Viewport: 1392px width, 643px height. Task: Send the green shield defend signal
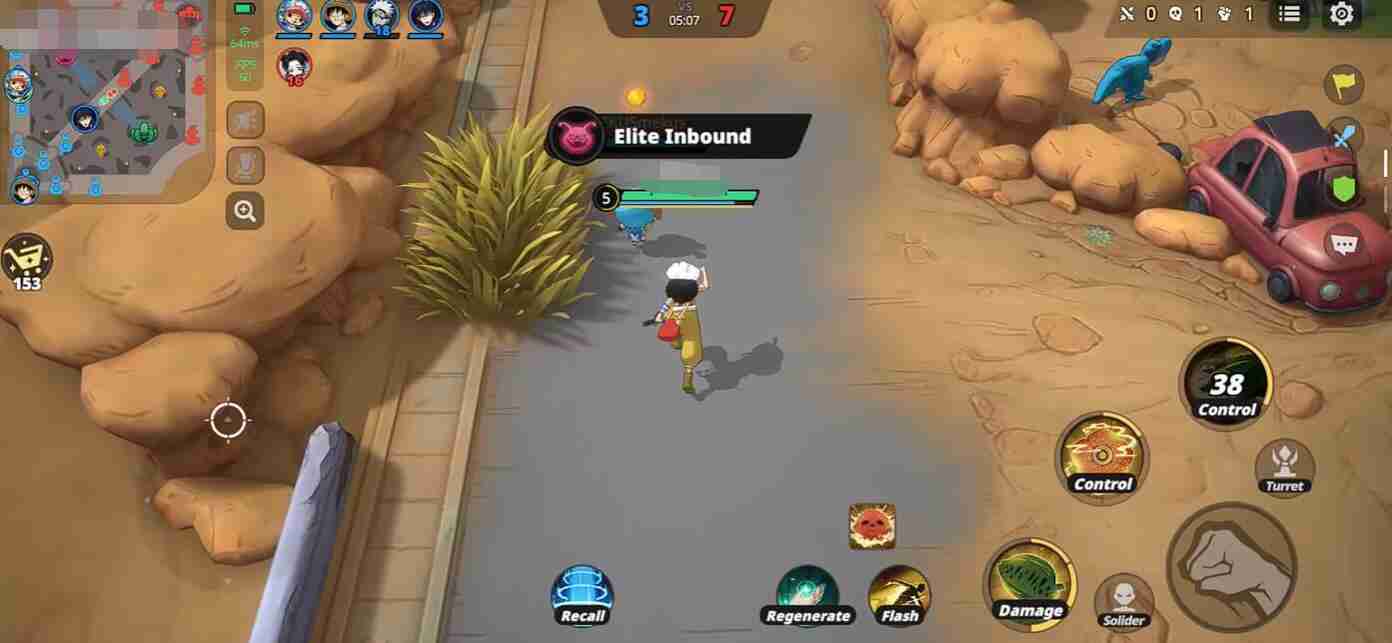pos(1344,188)
